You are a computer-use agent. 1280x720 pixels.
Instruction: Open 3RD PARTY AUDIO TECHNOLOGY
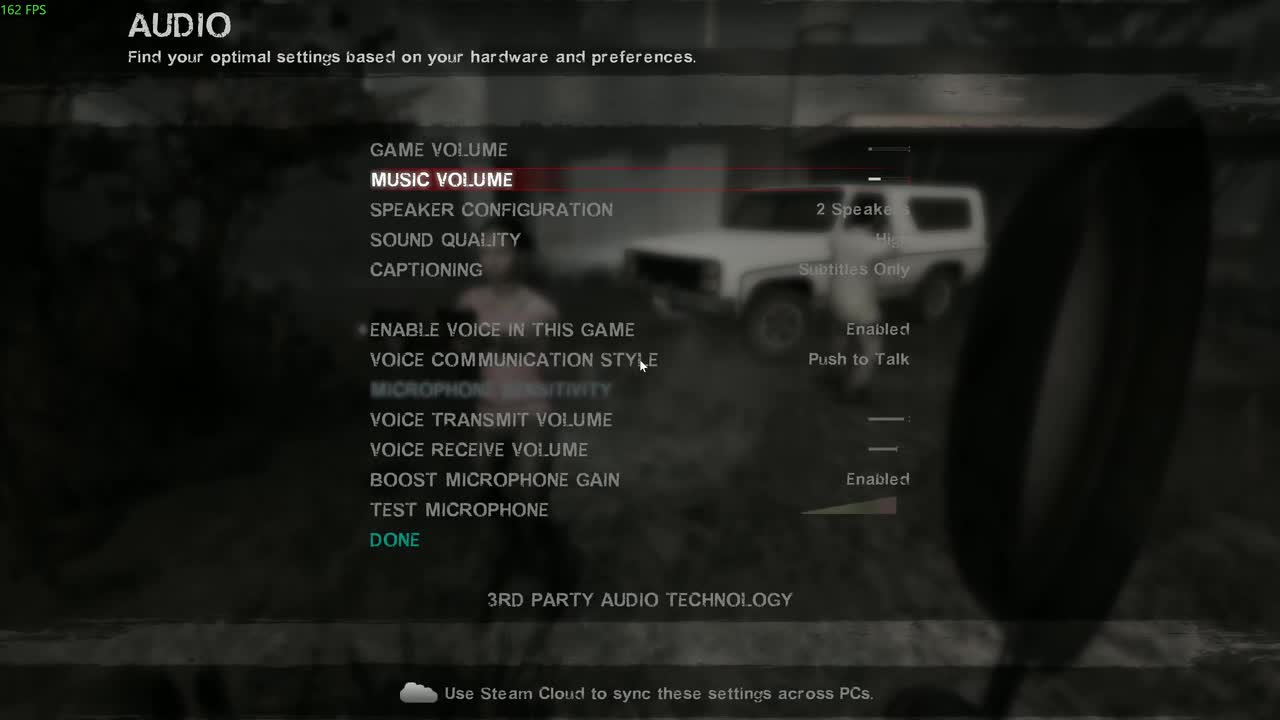639,600
